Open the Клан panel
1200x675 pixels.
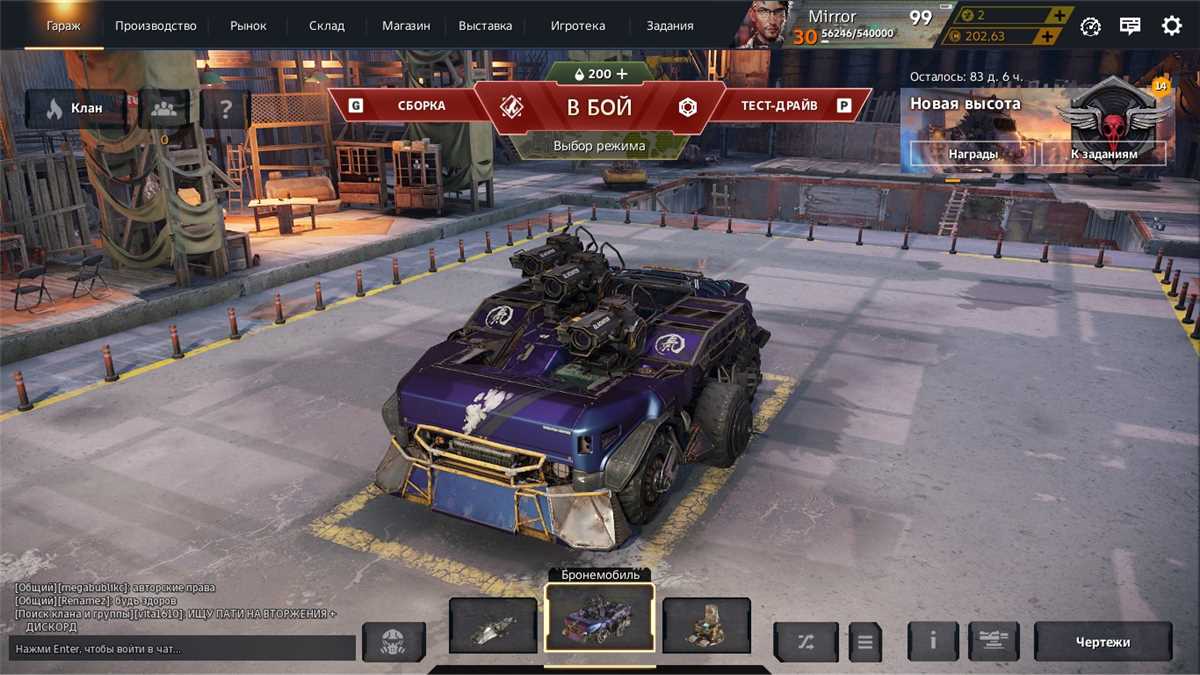point(76,108)
